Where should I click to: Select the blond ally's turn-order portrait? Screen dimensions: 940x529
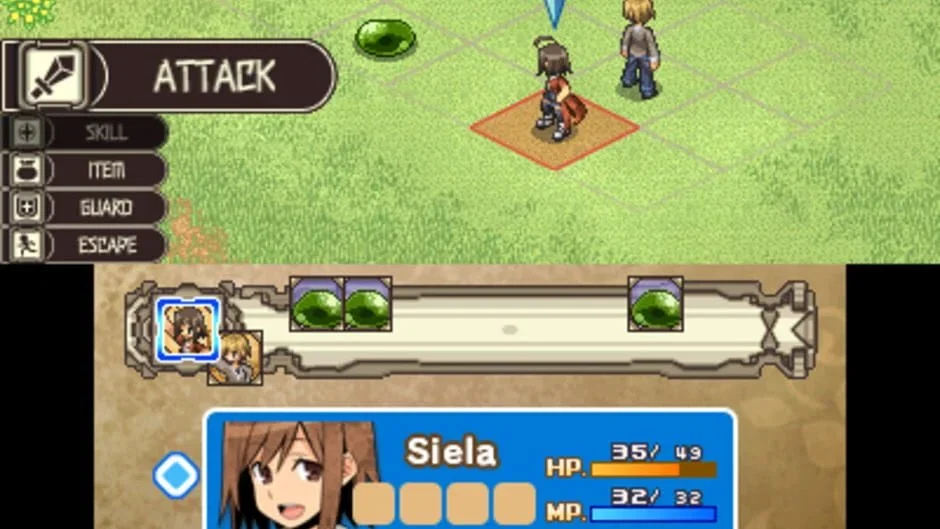236,359
